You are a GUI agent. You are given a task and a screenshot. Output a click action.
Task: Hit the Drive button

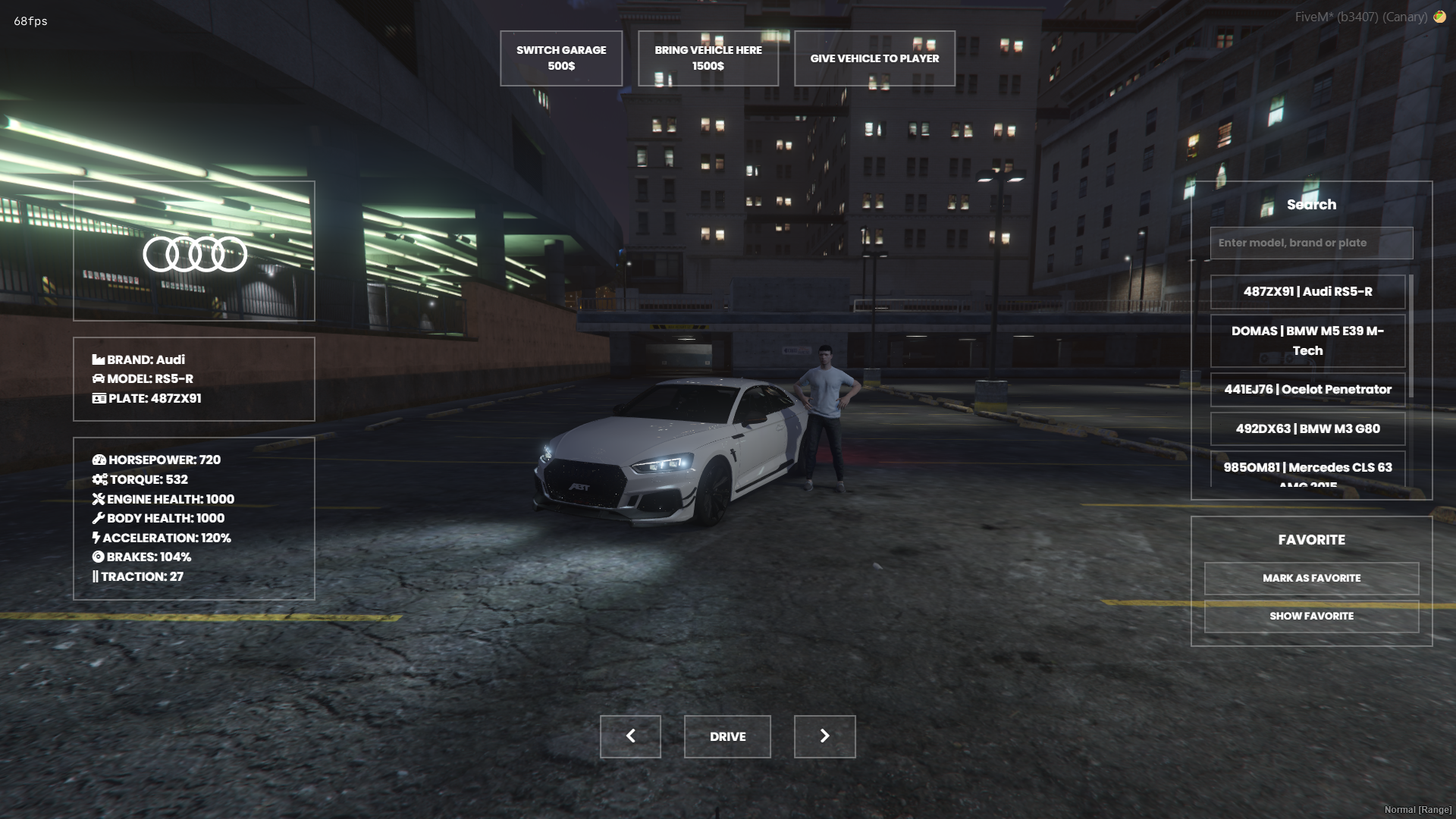(727, 736)
